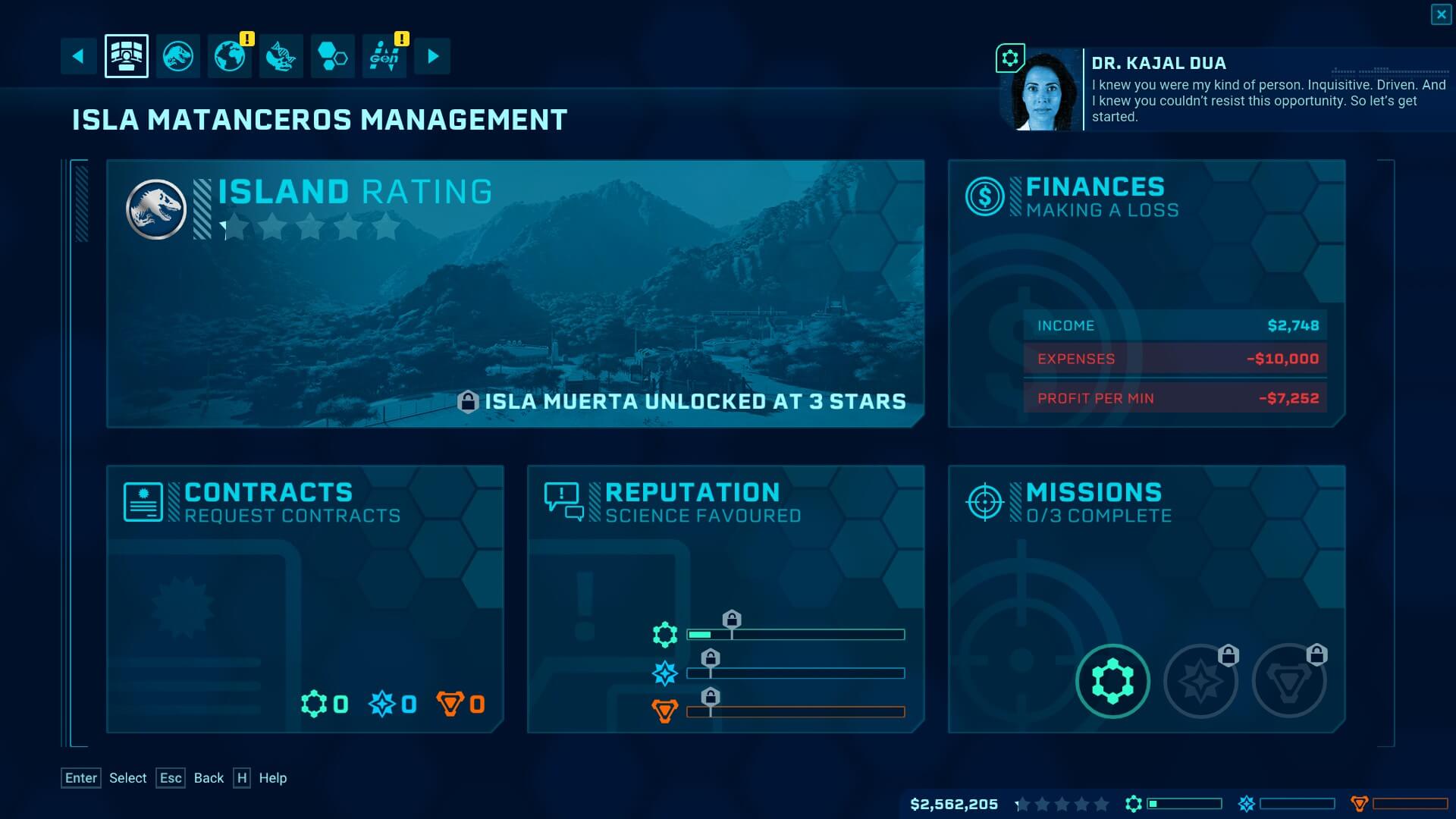Open the dinosaur genome tab

tap(281, 56)
